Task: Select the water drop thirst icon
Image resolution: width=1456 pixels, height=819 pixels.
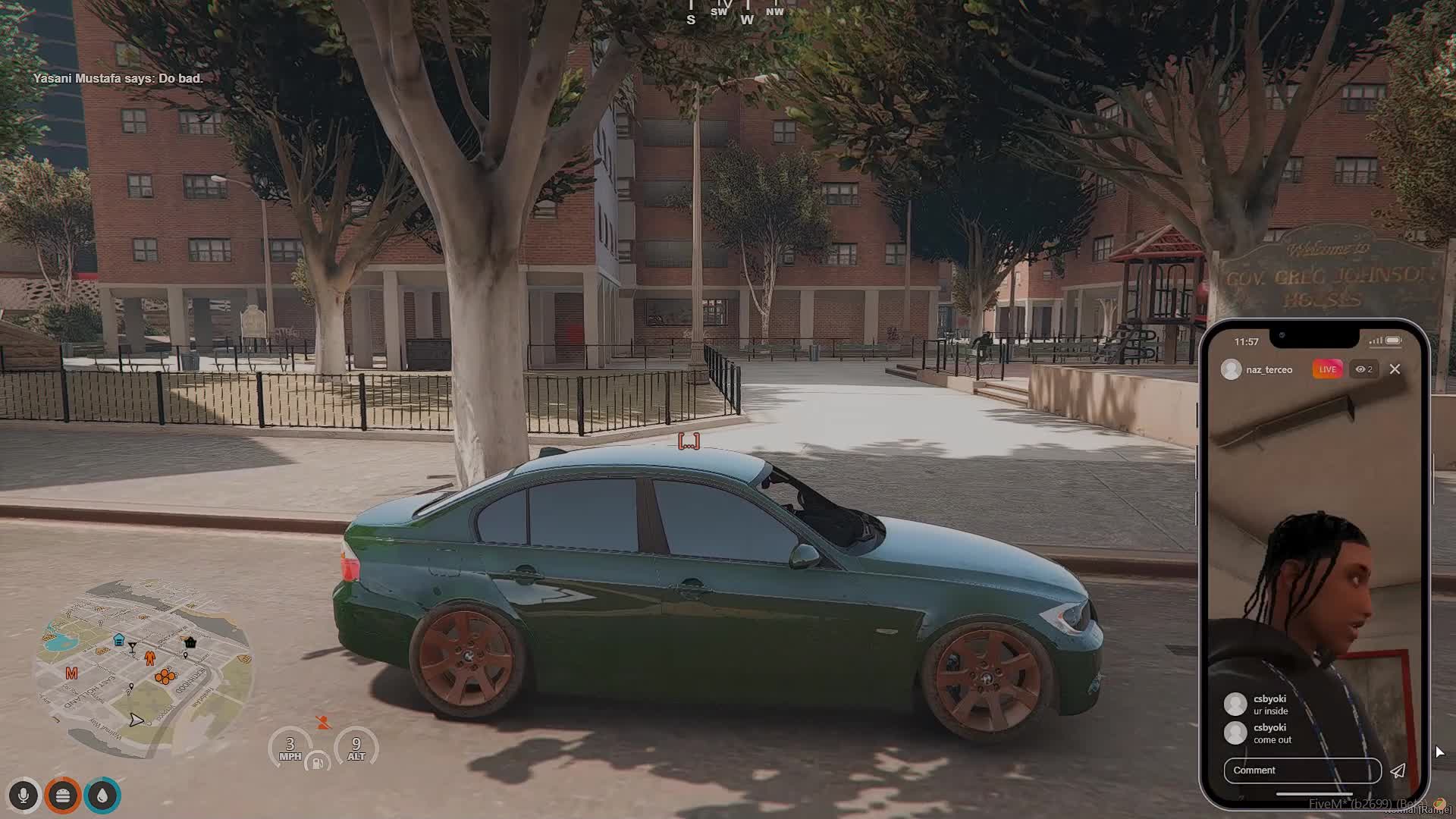Action: coord(103,795)
